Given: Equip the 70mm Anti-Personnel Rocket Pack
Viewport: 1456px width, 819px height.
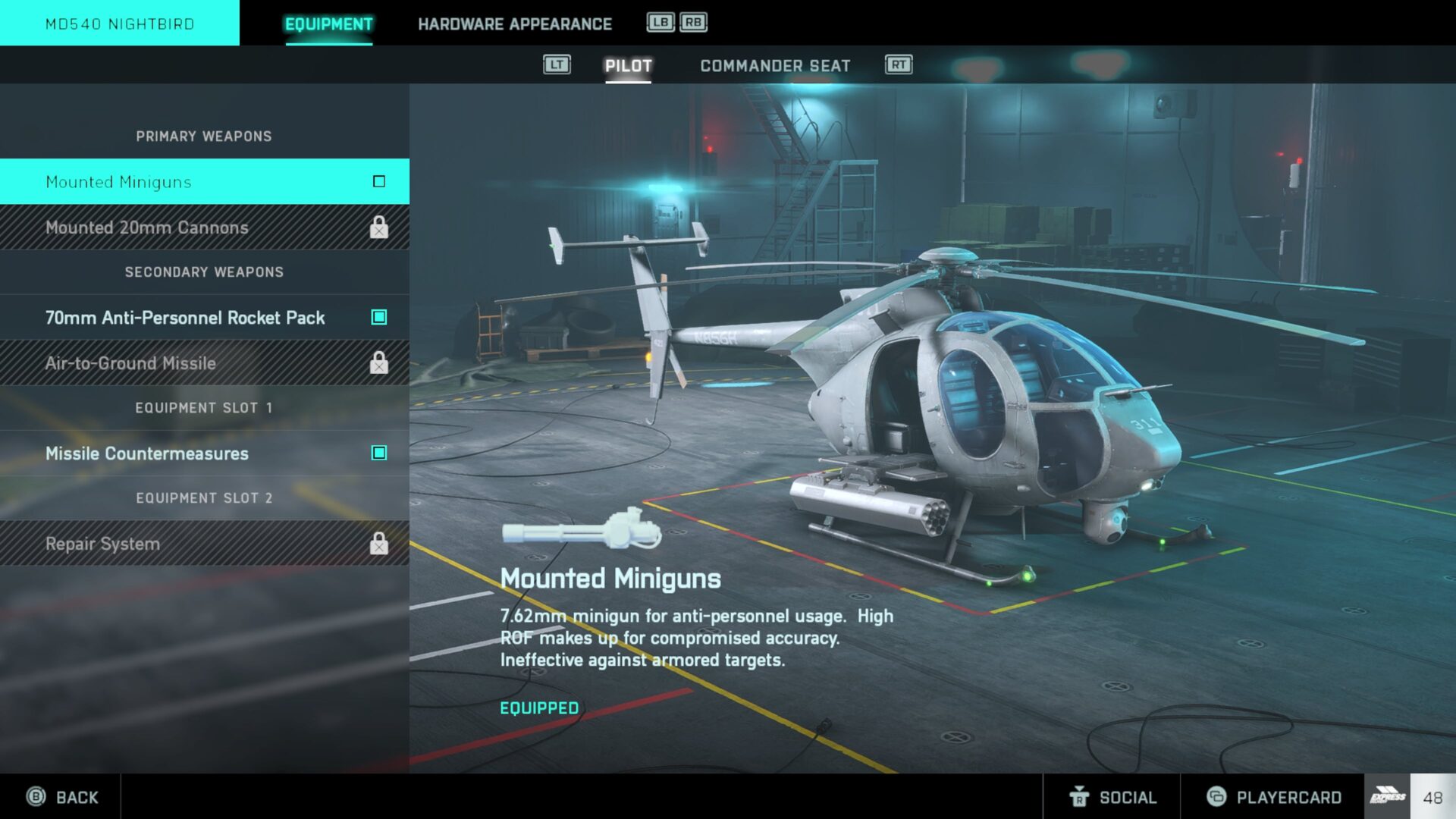Looking at the screenshot, I should (x=204, y=318).
